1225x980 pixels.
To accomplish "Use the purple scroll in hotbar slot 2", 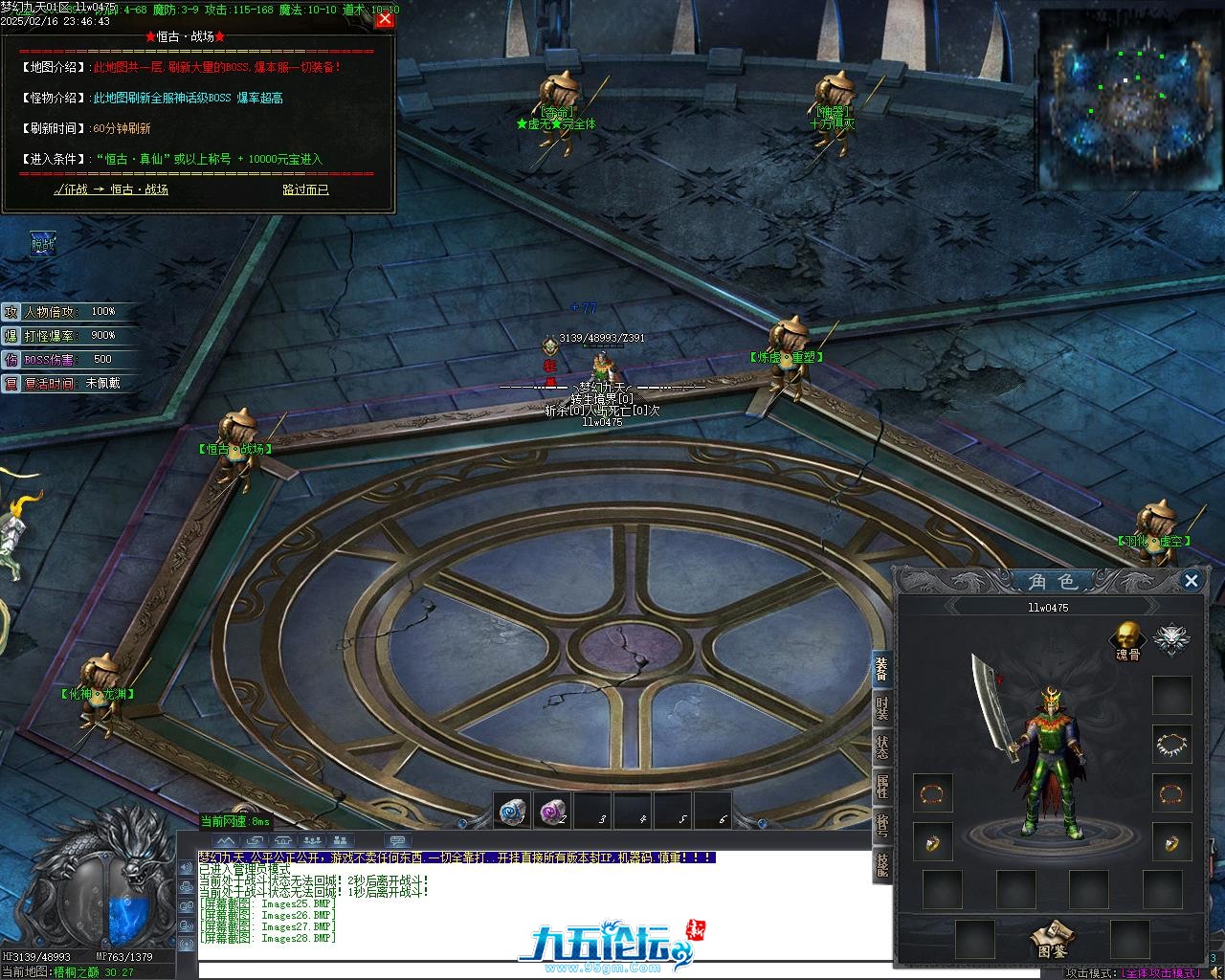I will pyautogui.click(x=552, y=812).
